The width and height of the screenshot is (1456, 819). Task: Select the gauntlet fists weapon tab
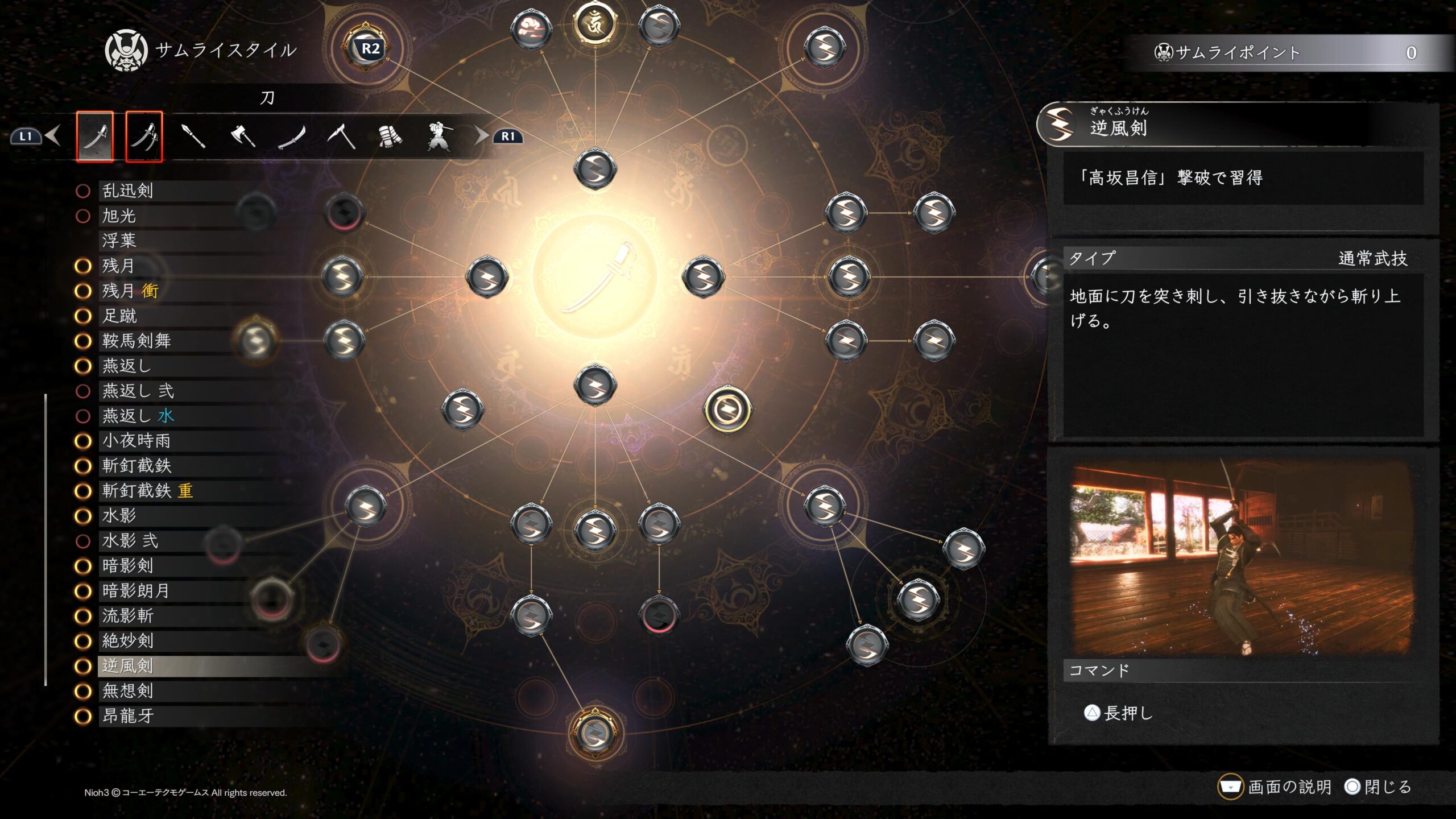[x=390, y=136]
